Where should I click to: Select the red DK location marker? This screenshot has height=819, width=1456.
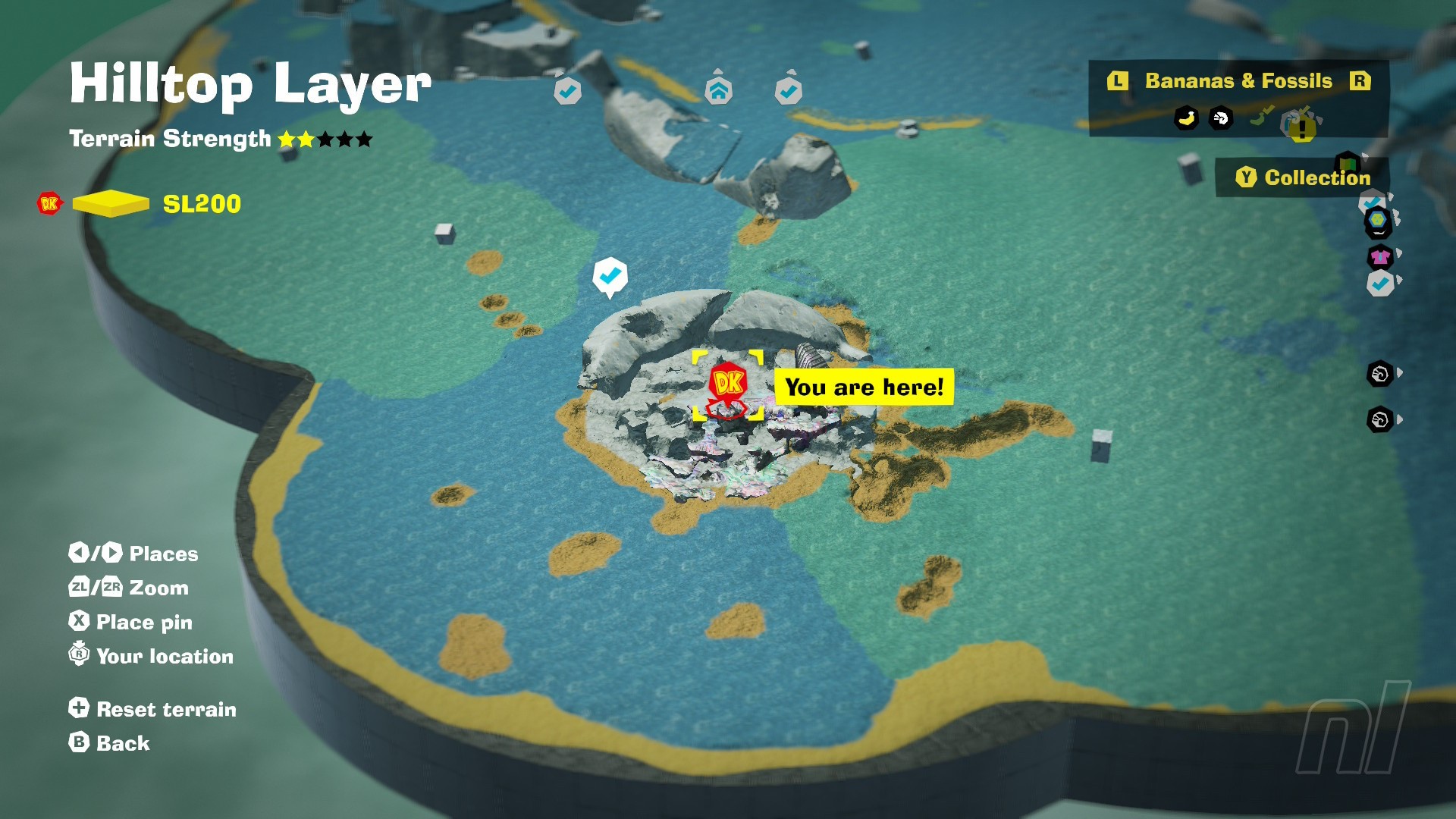728,382
